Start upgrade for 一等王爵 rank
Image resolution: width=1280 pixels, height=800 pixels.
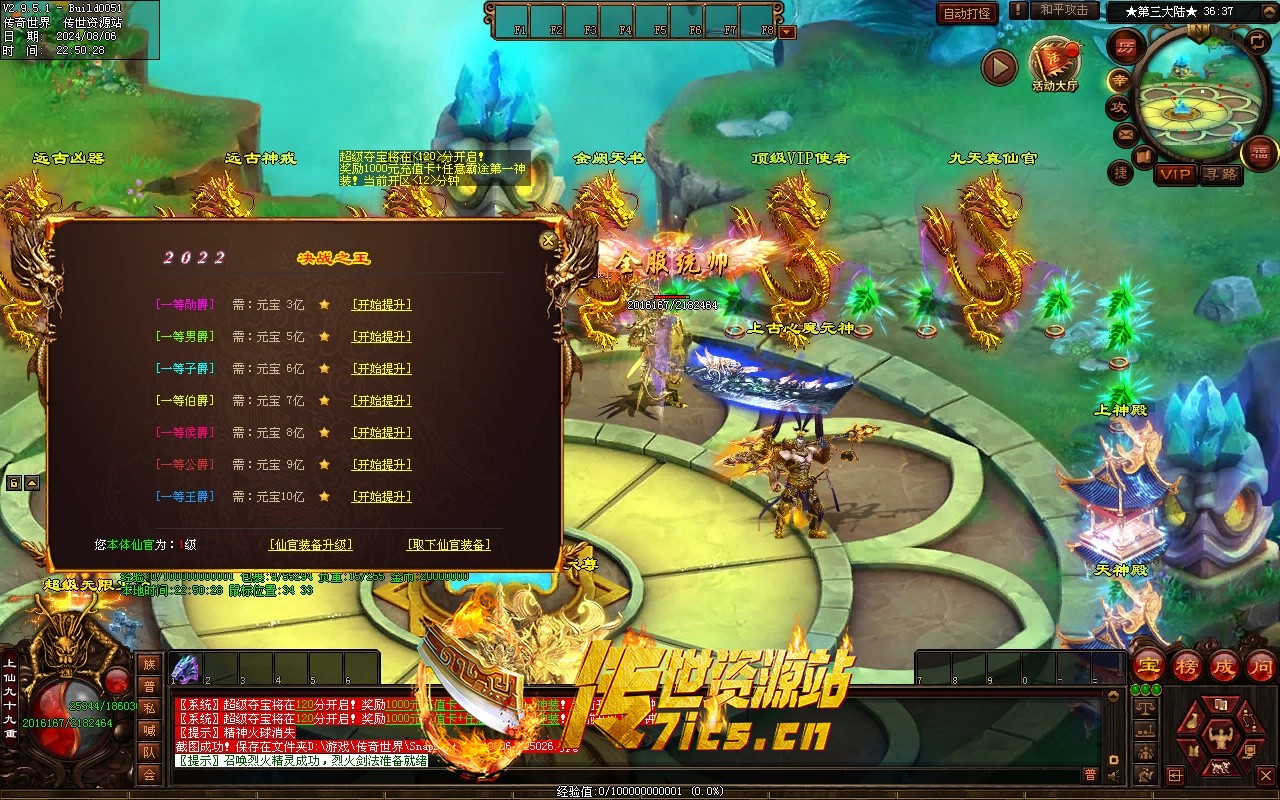(x=381, y=497)
